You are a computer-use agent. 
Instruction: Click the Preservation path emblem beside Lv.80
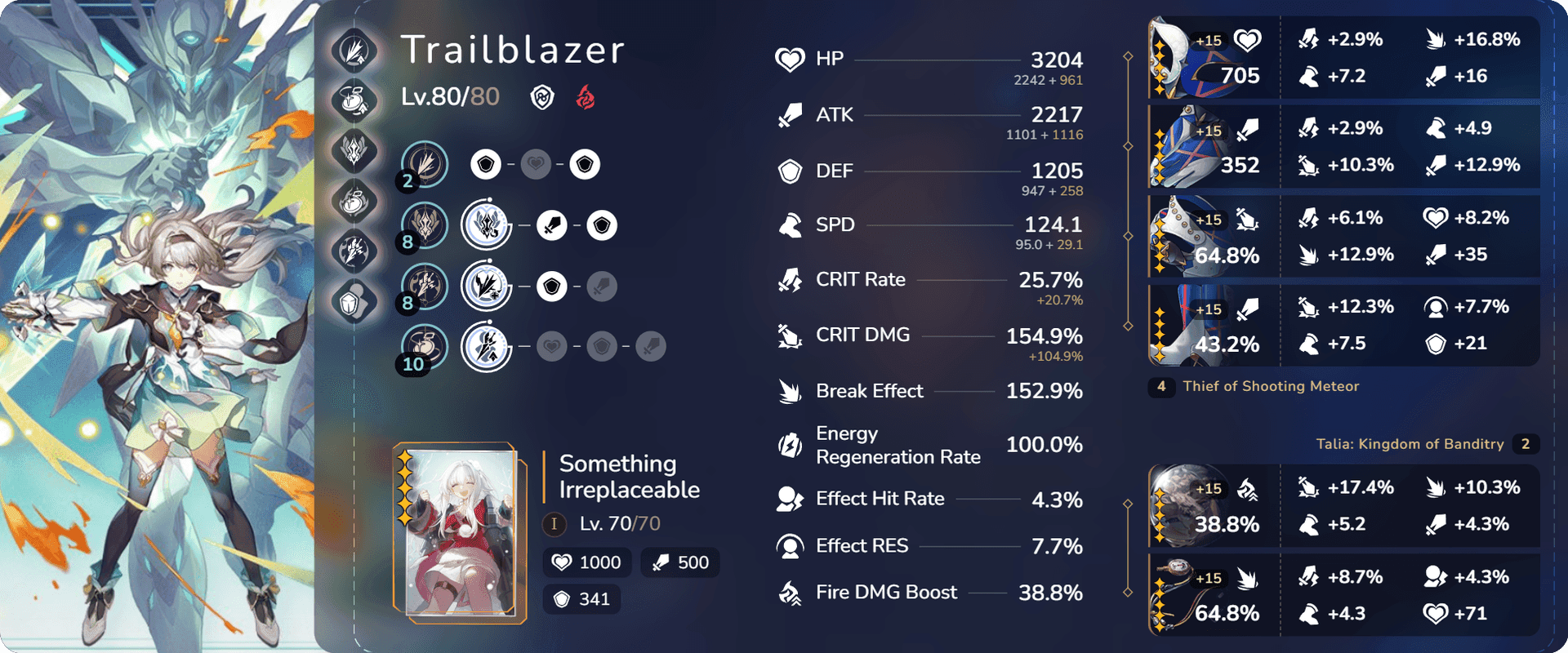point(543,97)
